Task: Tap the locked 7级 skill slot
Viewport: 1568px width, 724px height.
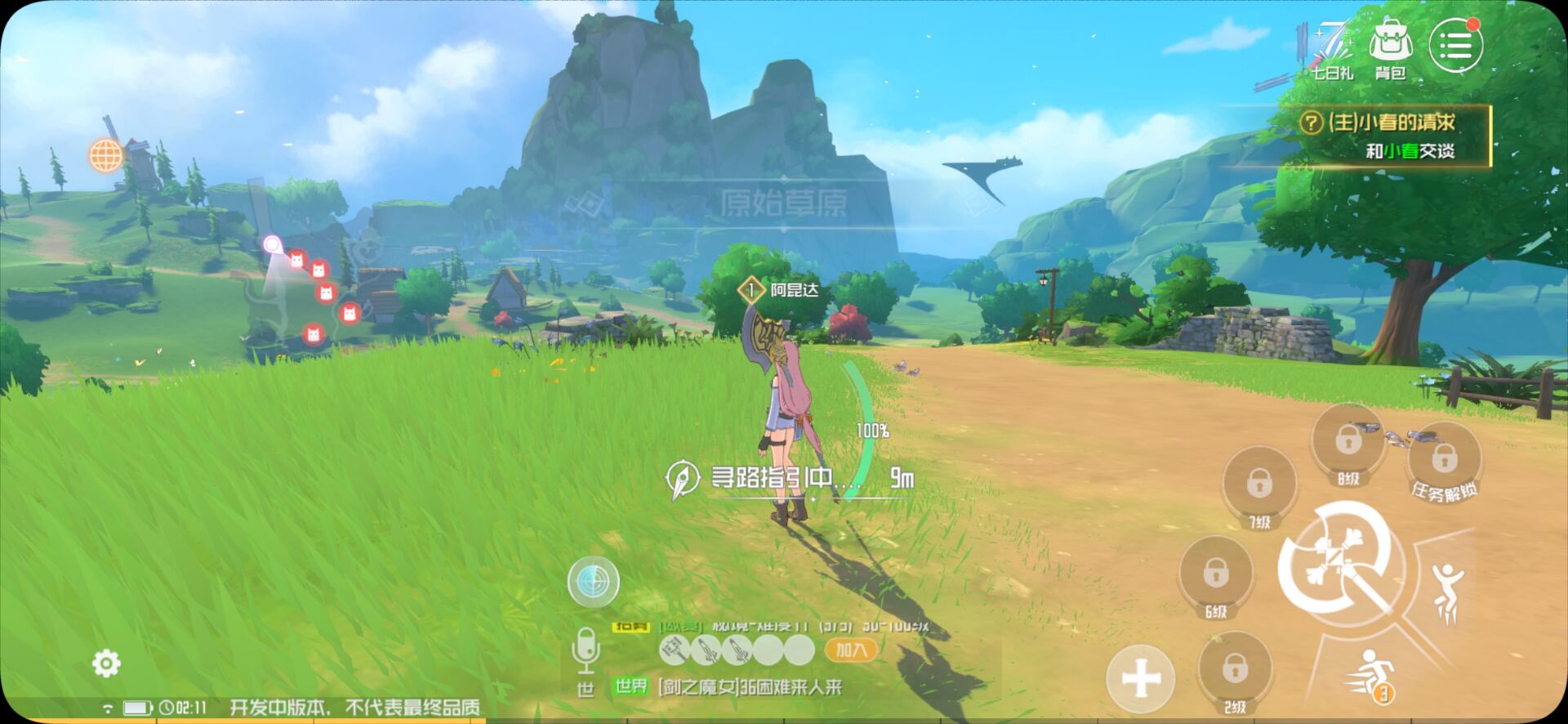Action: pyautogui.click(x=1258, y=484)
